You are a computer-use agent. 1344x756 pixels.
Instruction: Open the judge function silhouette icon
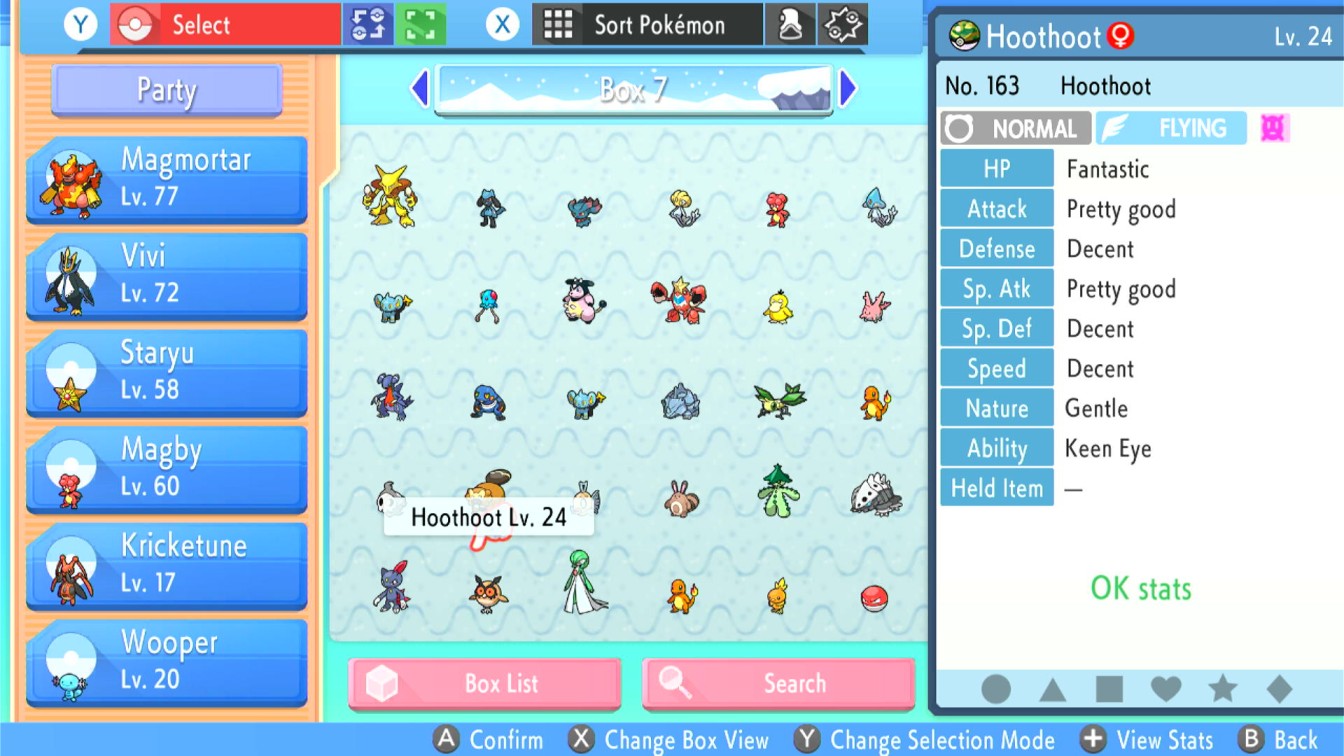tap(789, 24)
